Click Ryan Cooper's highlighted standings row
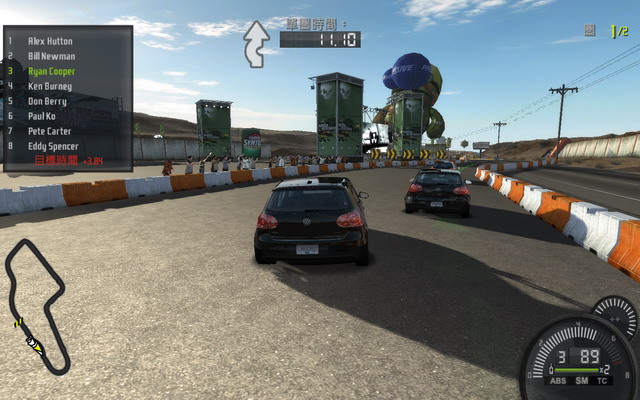The image size is (640, 400). point(51,71)
